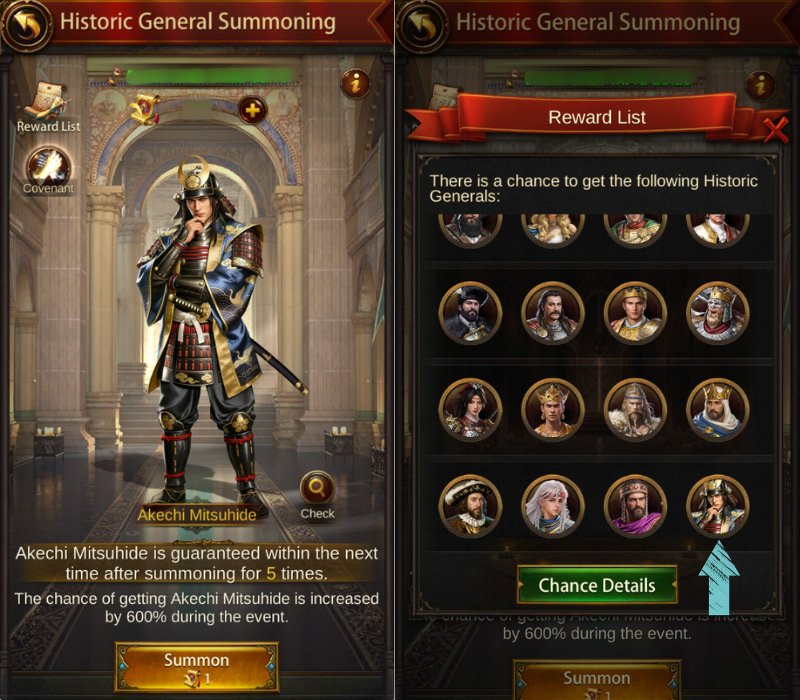800x700 pixels.
Task: Select the samurai general portrait marked by the arrow
Action: [x=717, y=507]
